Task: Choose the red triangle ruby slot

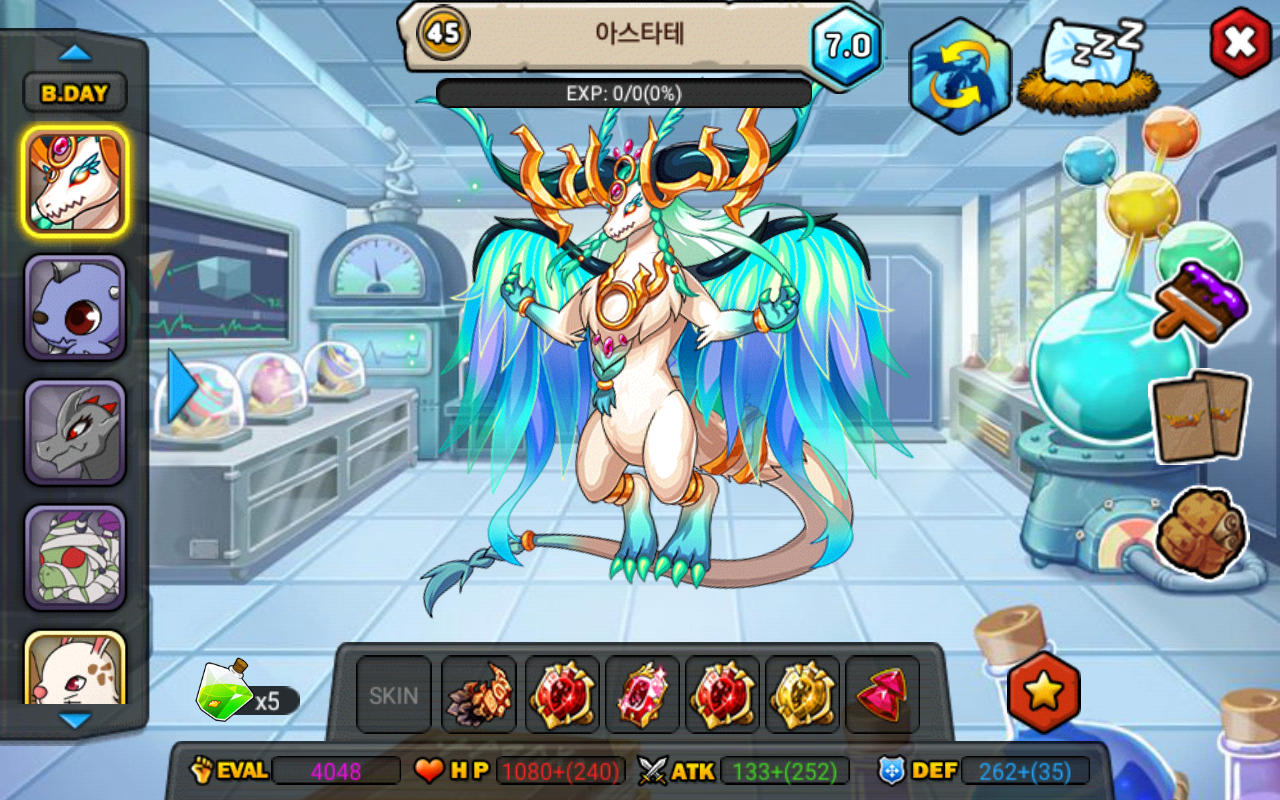Action: click(882, 695)
